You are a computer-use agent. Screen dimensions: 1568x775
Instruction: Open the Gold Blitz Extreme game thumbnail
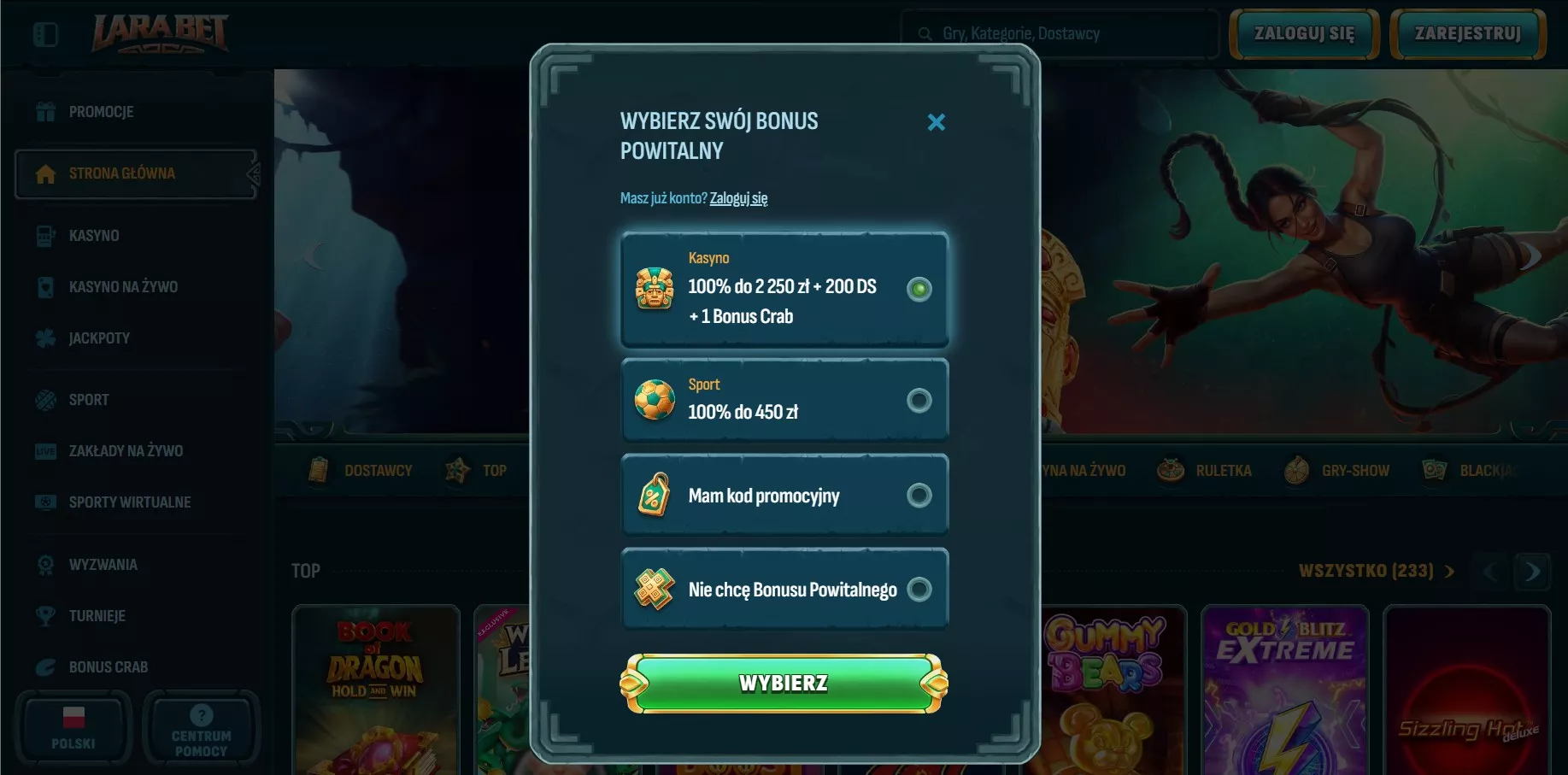1284,692
